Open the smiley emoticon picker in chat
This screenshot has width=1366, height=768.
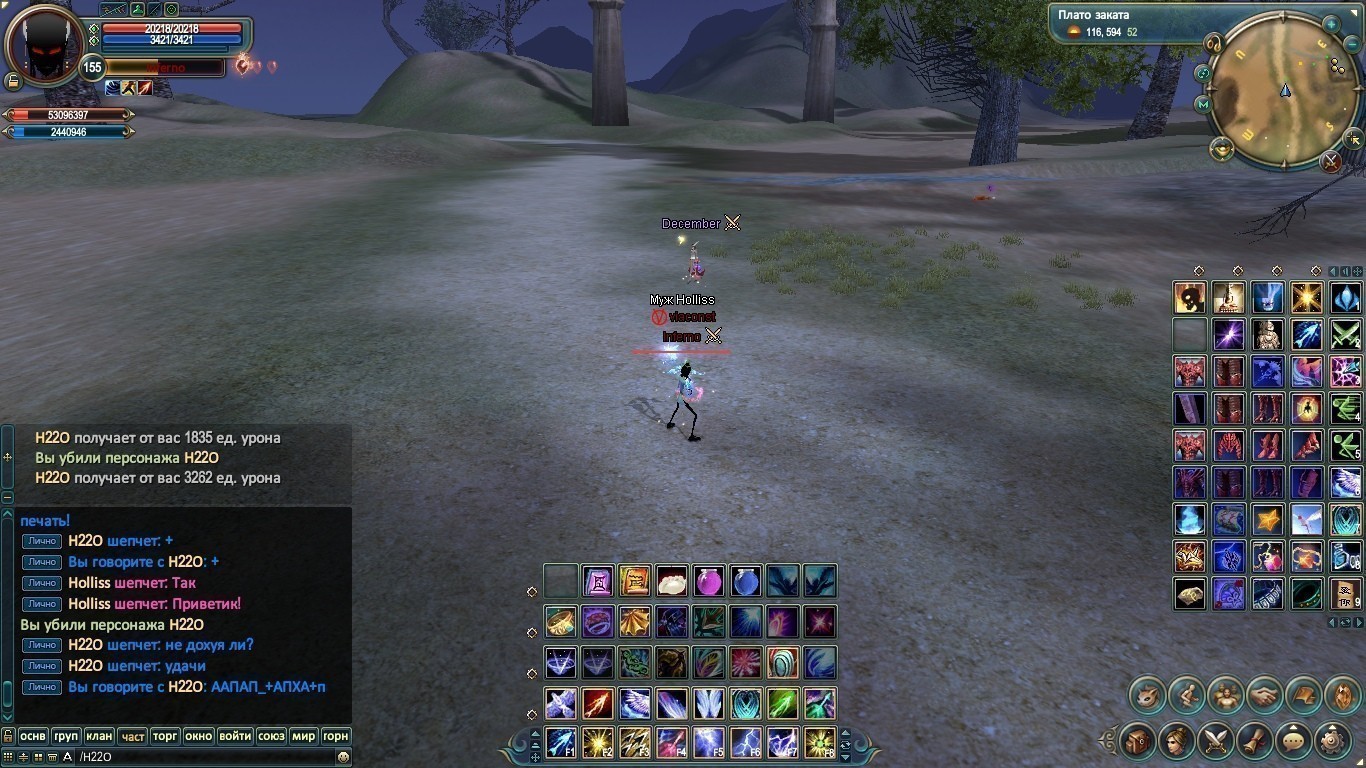tap(343, 757)
